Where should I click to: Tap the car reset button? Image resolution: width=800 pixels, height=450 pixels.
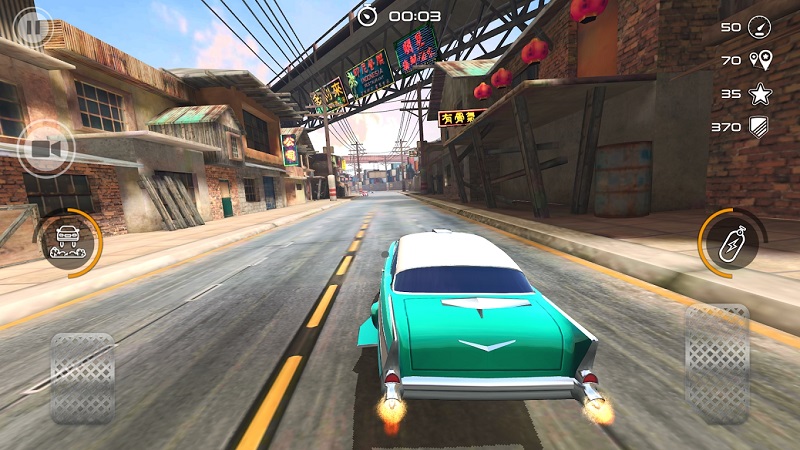coord(68,241)
